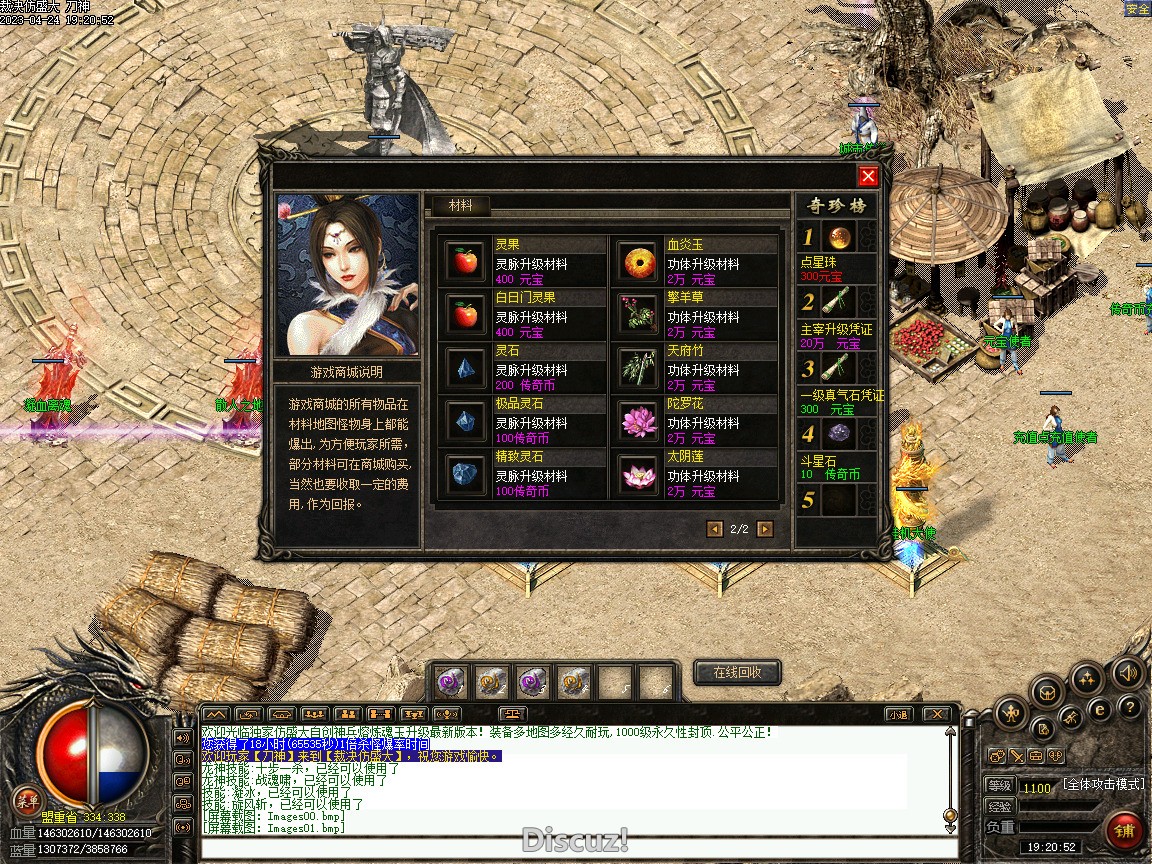Open the red 铺 shop button
The image size is (1152, 864).
(1125, 831)
